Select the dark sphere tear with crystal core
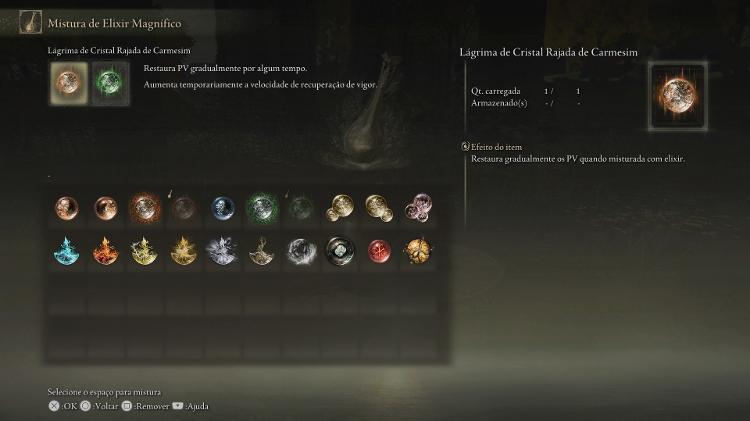Screen dimensions: 750x421 340,251
